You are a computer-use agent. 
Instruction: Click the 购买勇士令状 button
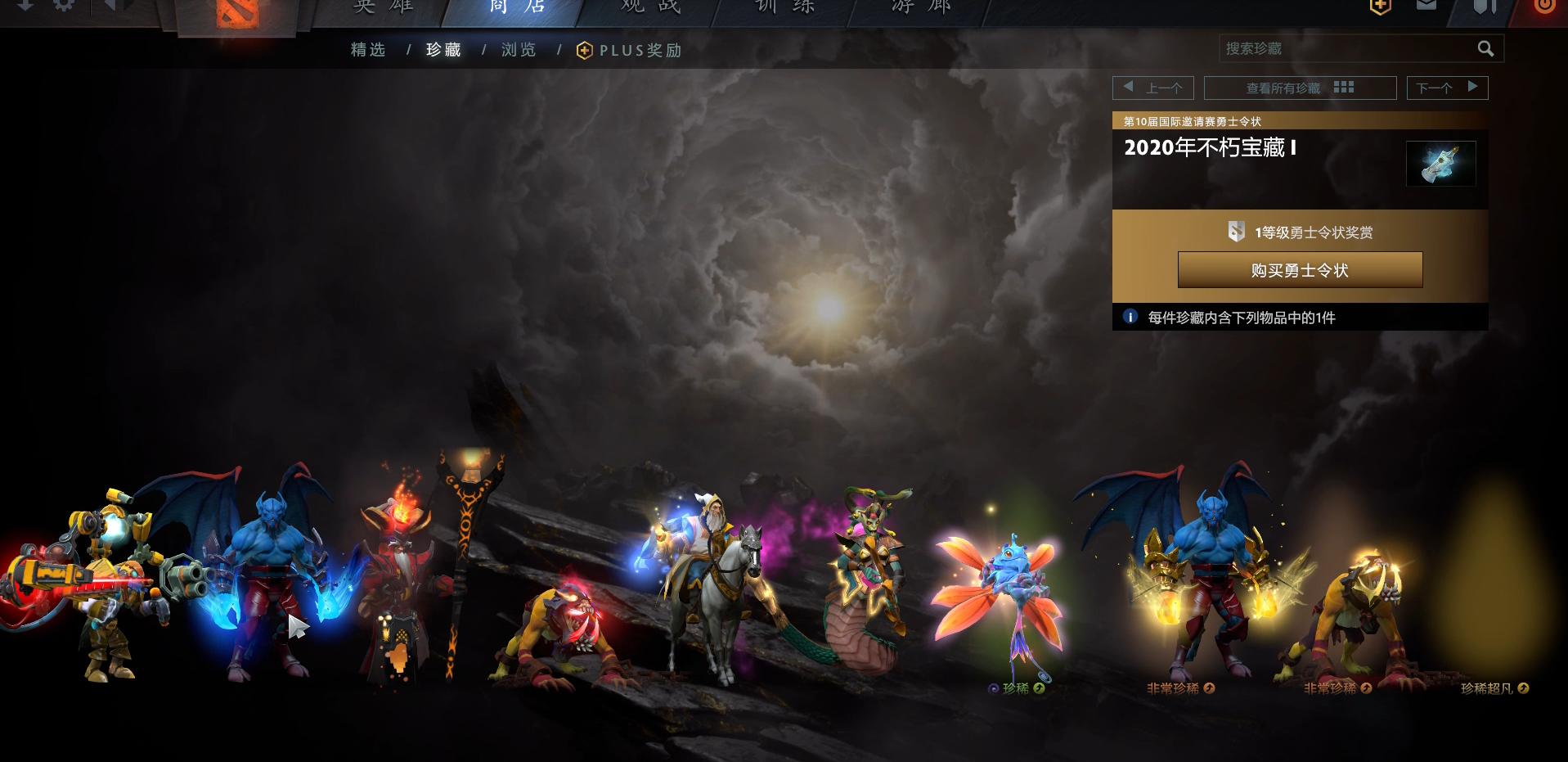(x=1299, y=269)
